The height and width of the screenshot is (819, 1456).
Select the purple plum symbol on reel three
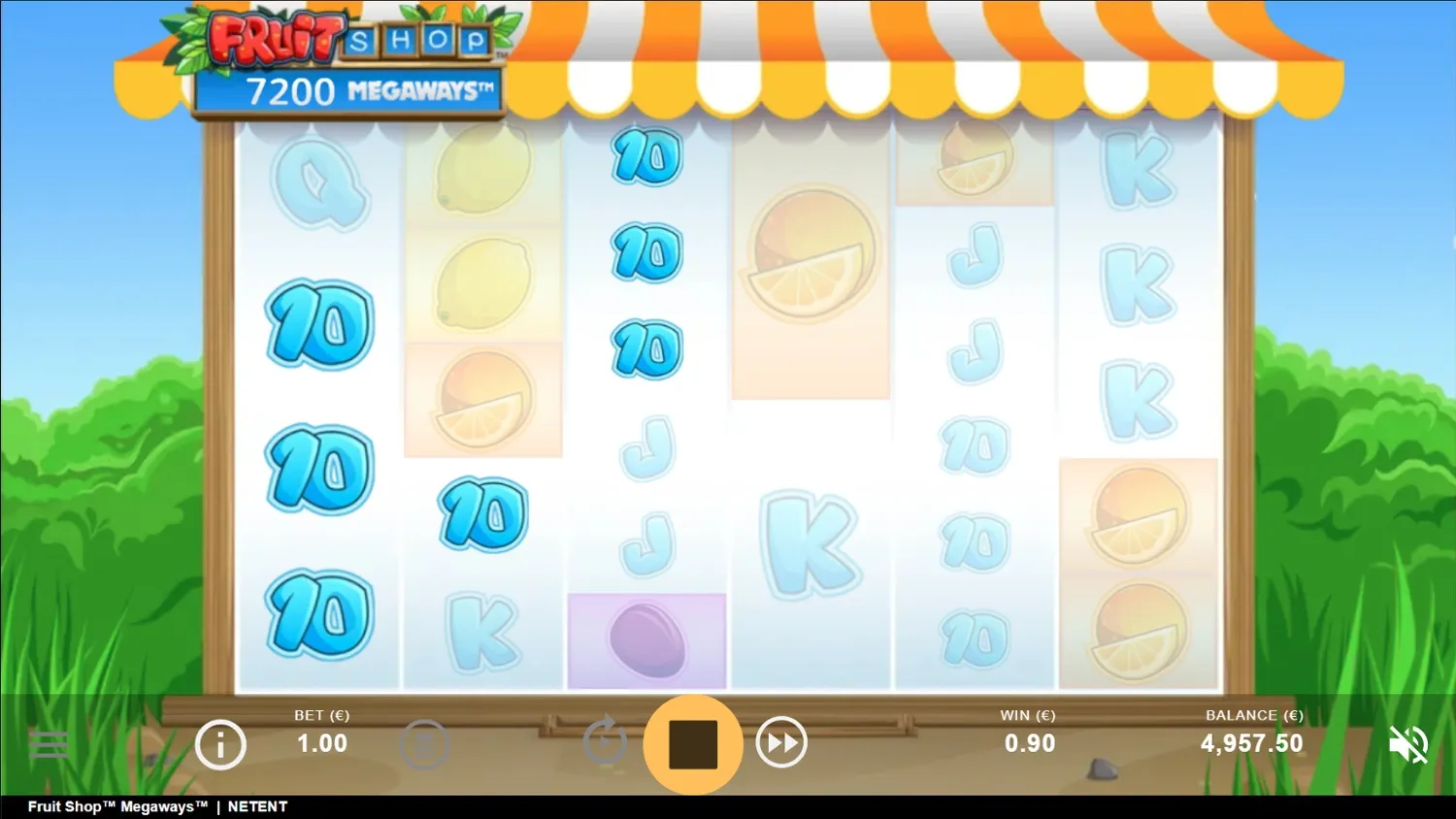[x=645, y=639]
